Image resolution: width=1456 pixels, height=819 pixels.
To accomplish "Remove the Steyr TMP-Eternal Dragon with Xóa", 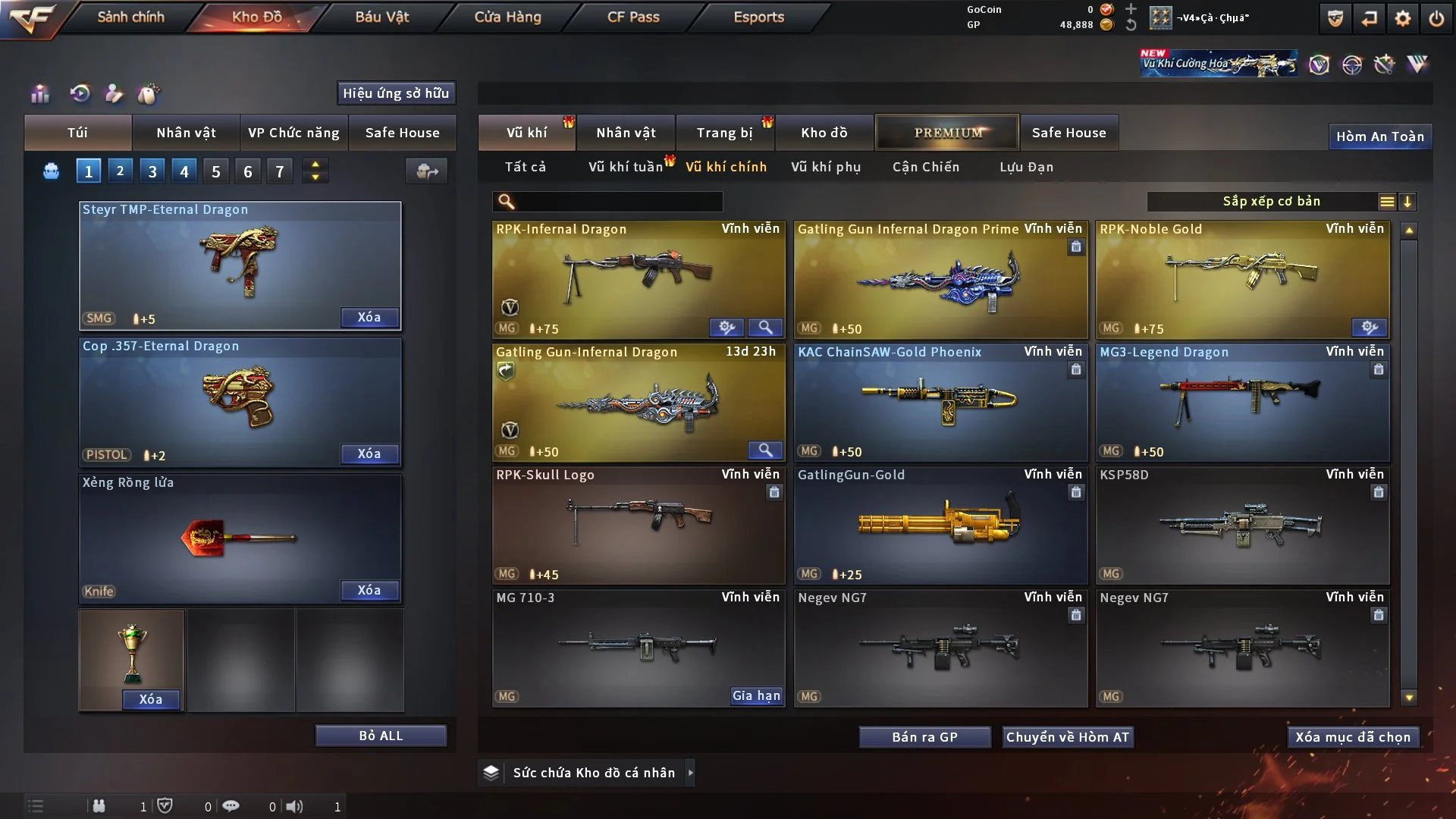I will (369, 317).
